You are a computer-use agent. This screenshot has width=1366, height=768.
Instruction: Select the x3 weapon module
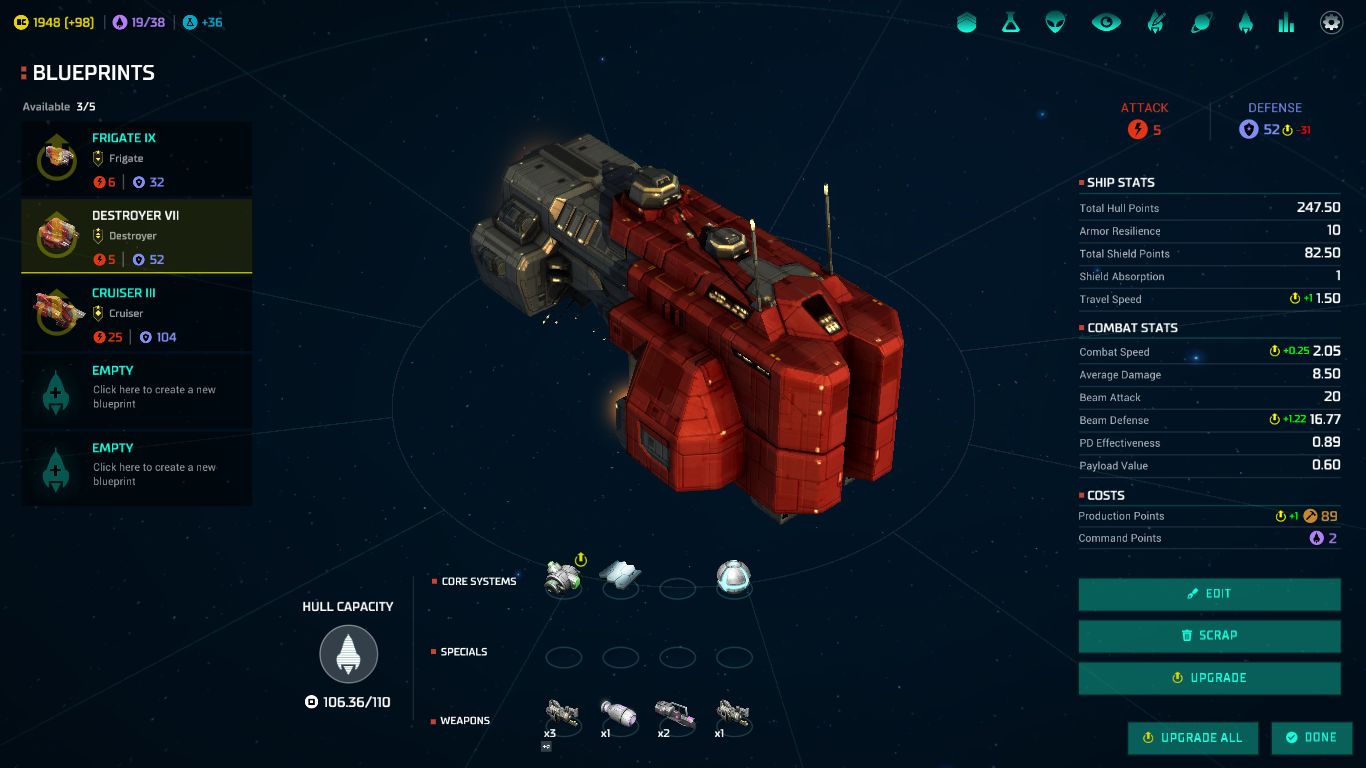(561, 713)
